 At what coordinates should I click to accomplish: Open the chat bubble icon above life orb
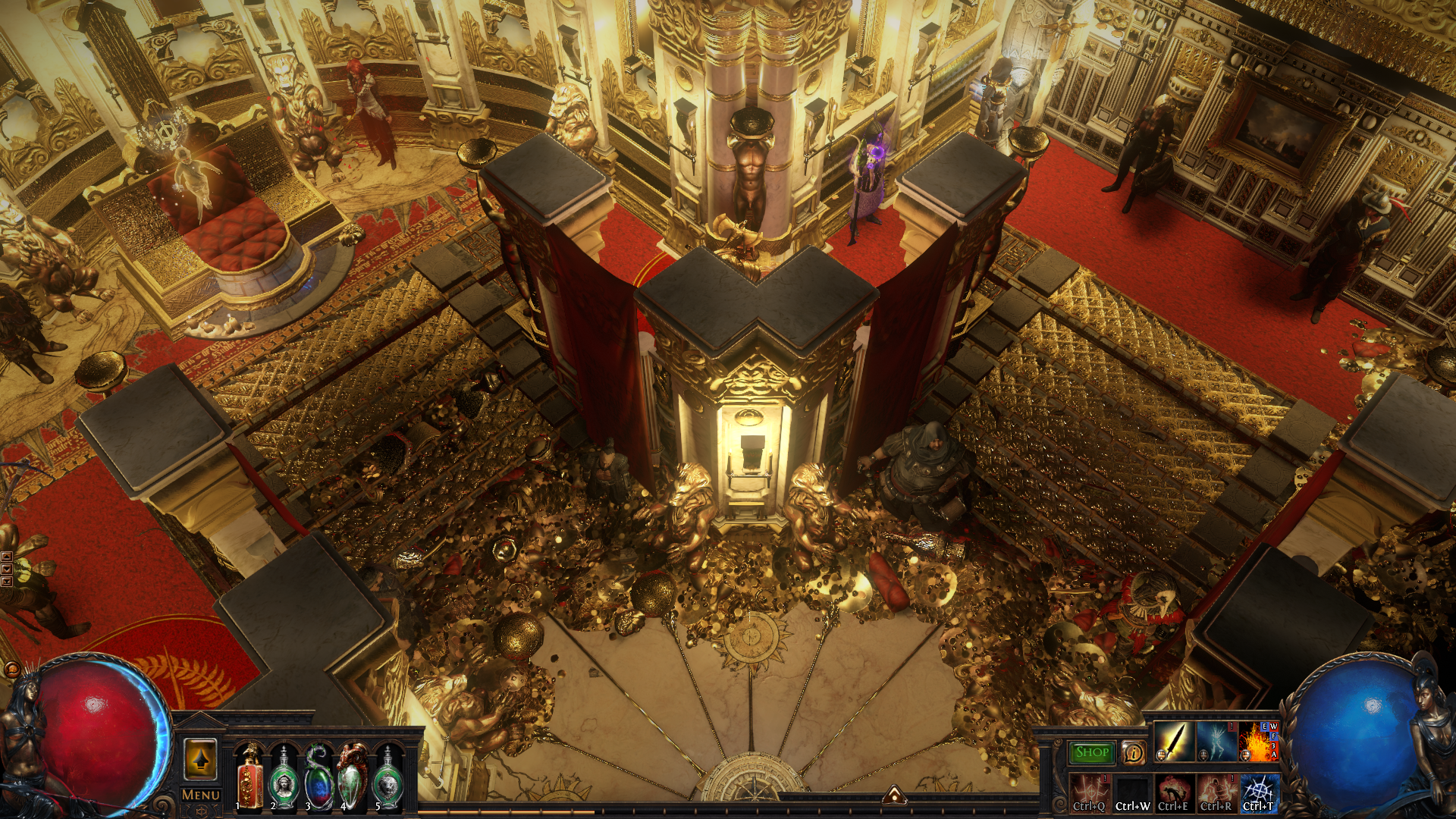(13, 670)
